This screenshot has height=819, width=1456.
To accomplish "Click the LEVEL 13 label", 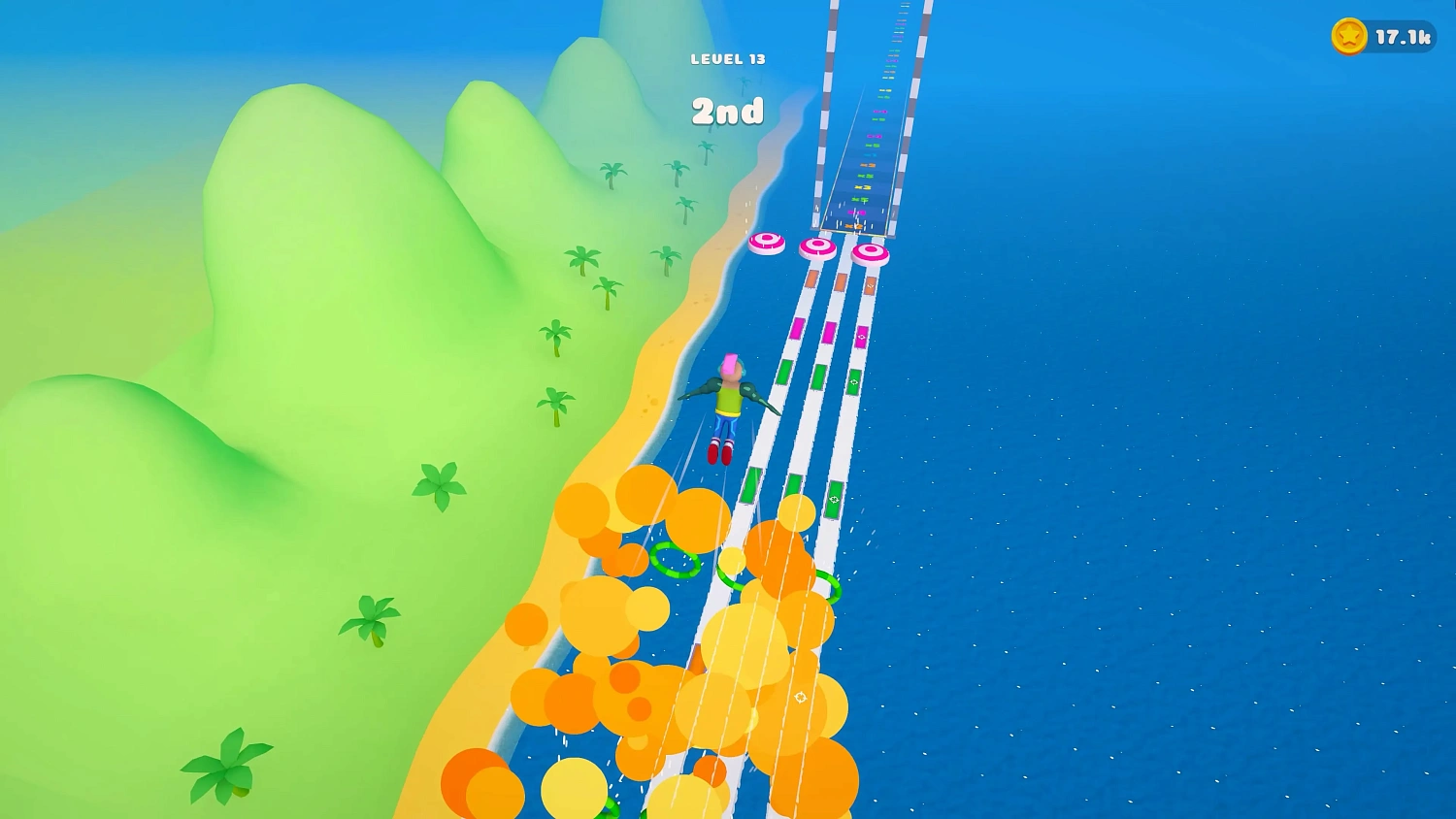I will tap(728, 58).
